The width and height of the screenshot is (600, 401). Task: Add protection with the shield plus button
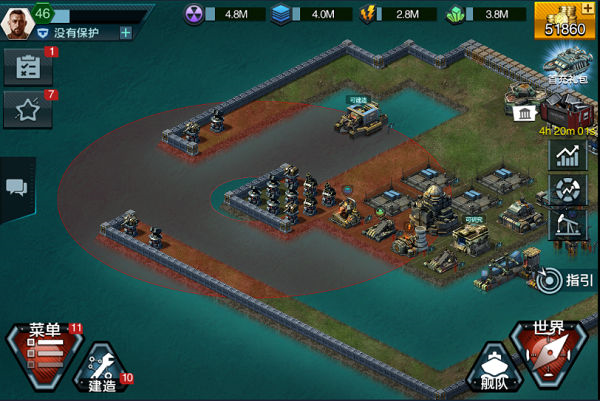(x=126, y=33)
